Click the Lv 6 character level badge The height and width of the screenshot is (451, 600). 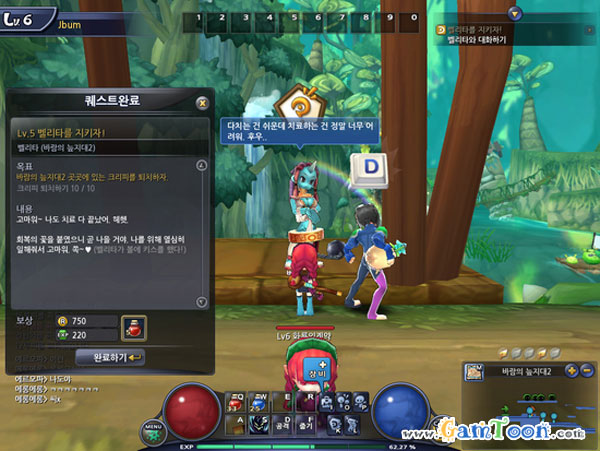pyautogui.click(x=23, y=16)
